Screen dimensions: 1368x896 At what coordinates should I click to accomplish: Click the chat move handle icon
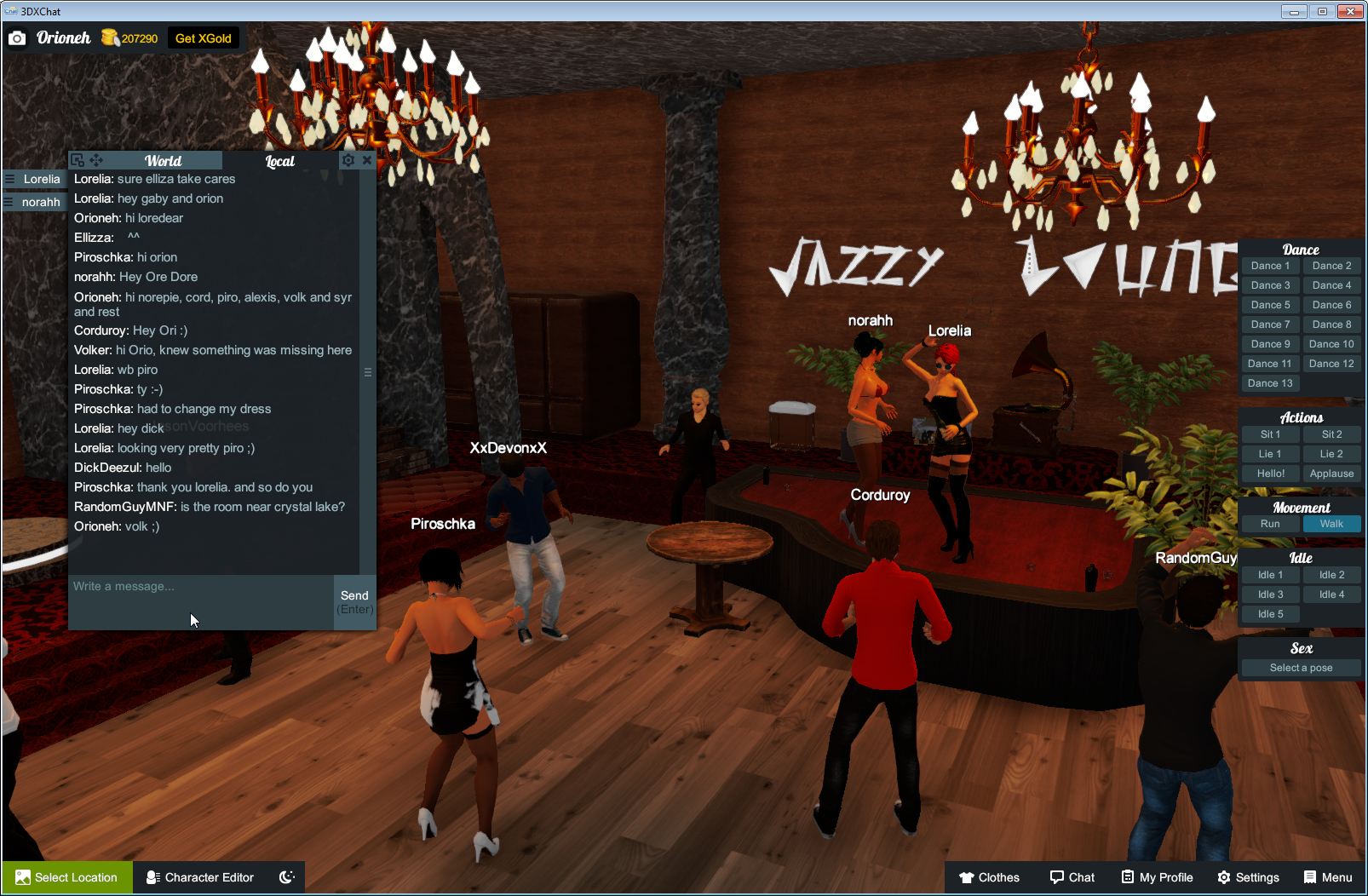[96, 159]
